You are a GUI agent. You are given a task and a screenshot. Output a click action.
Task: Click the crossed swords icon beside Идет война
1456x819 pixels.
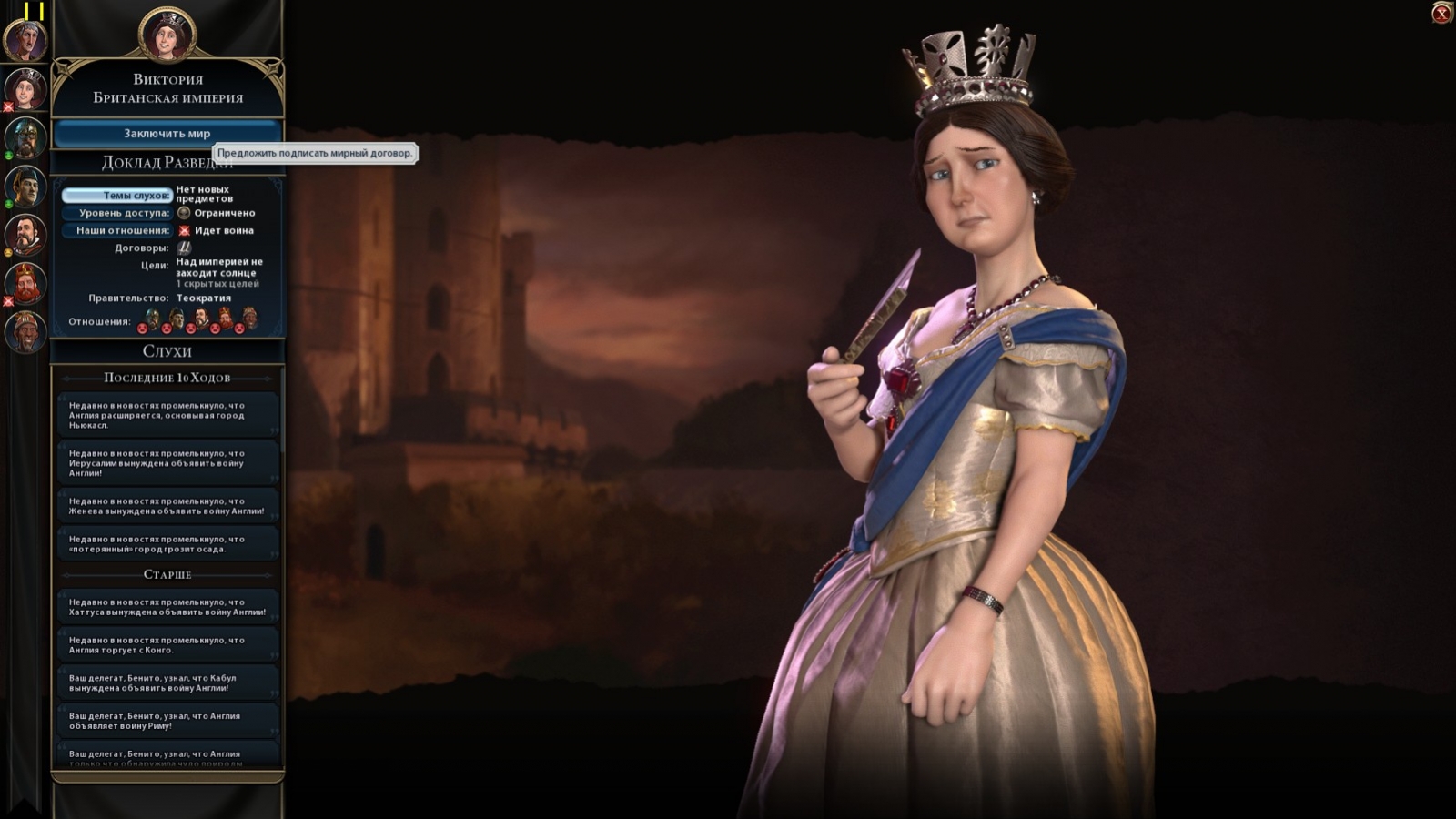(x=183, y=230)
